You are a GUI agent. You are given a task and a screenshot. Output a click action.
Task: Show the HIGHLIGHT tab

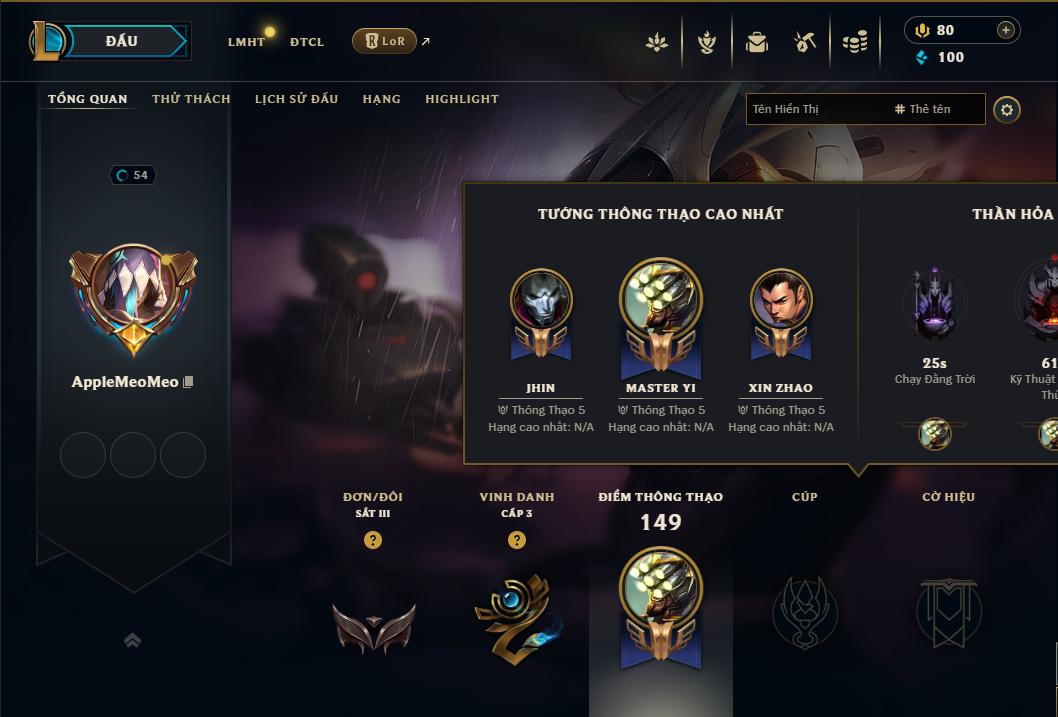pos(461,99)
